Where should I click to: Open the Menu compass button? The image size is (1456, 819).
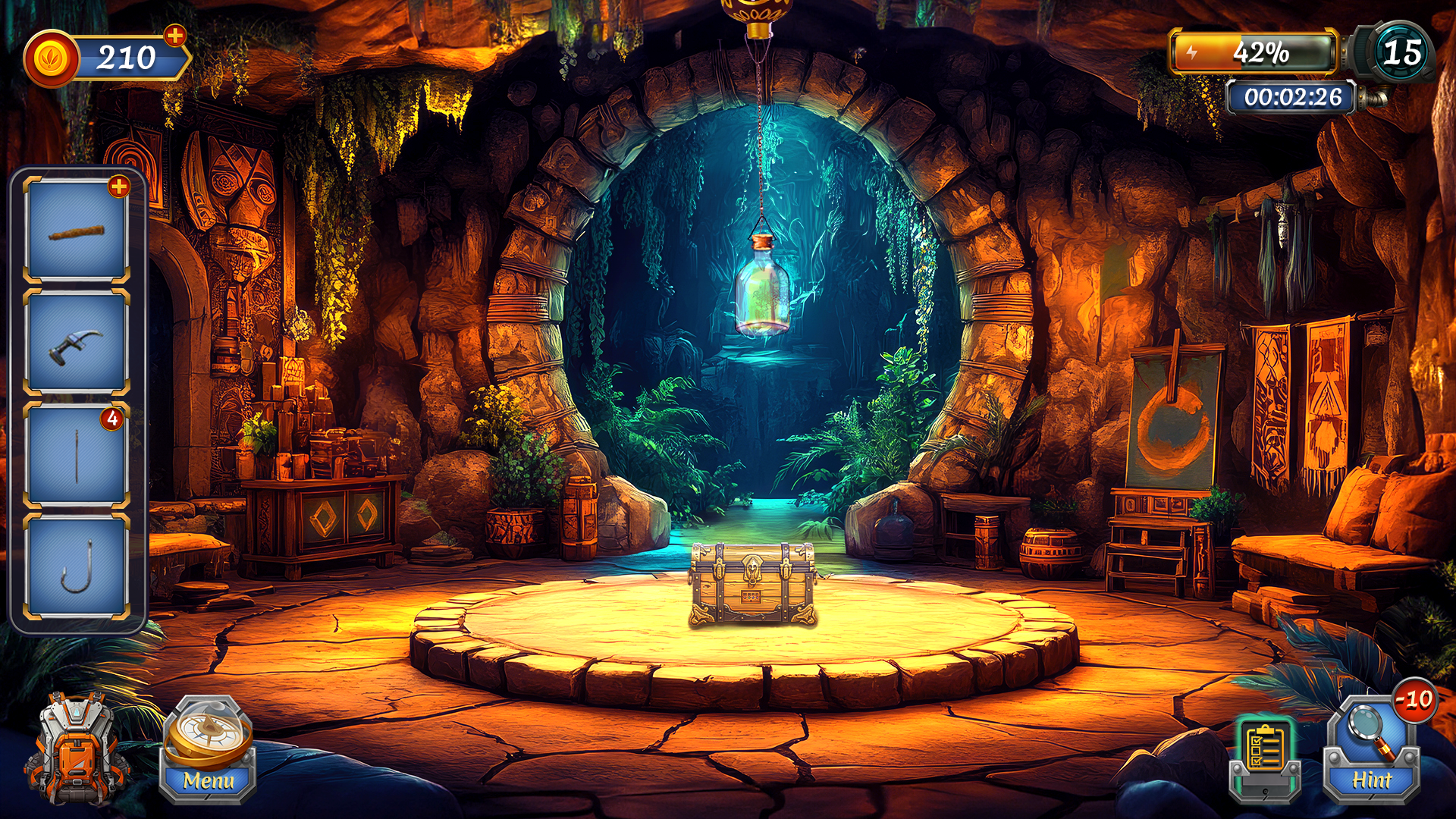(207, 750)
